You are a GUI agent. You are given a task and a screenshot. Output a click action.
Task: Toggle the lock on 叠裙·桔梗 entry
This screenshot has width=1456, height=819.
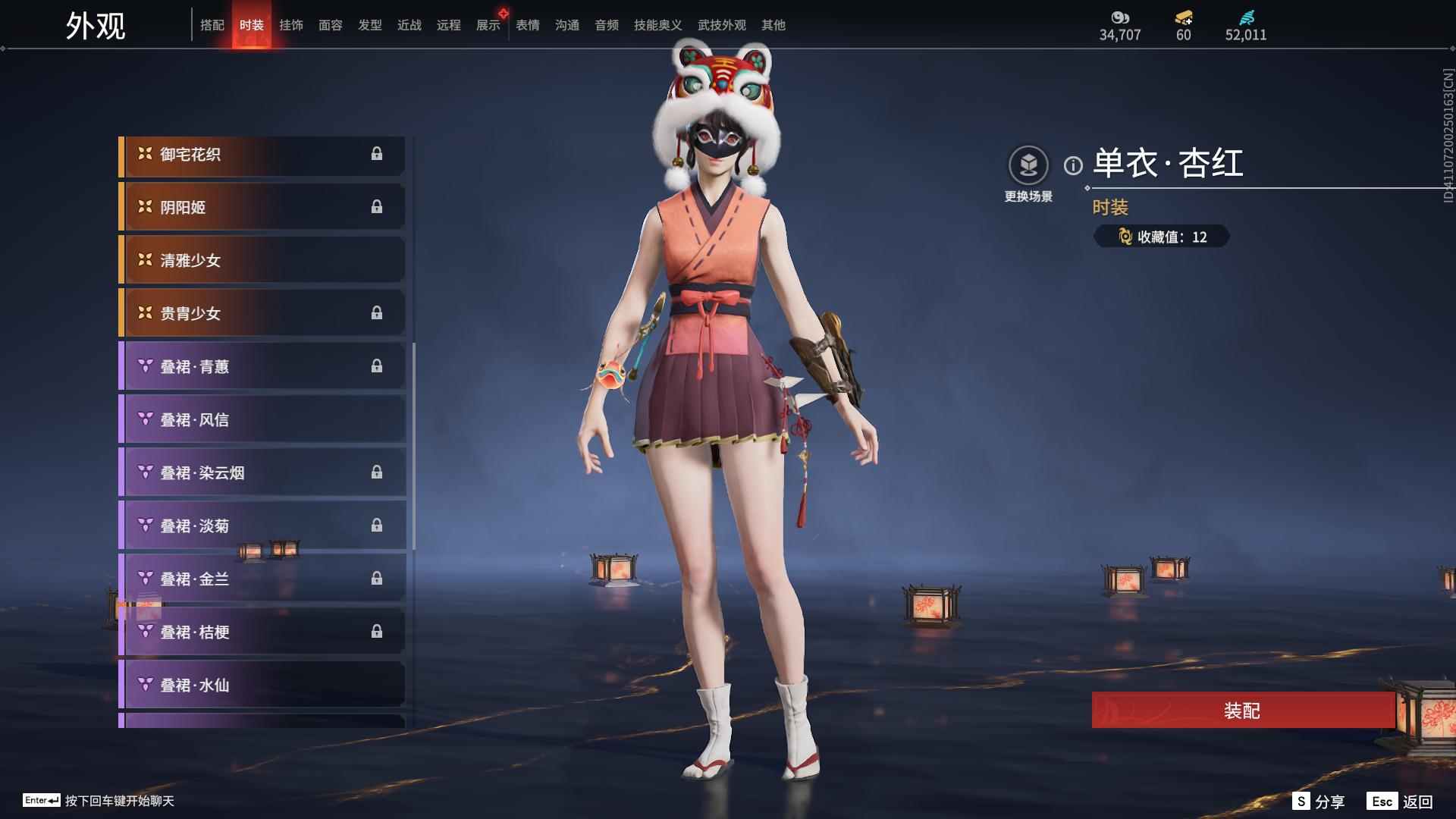[x=378, y=631]
